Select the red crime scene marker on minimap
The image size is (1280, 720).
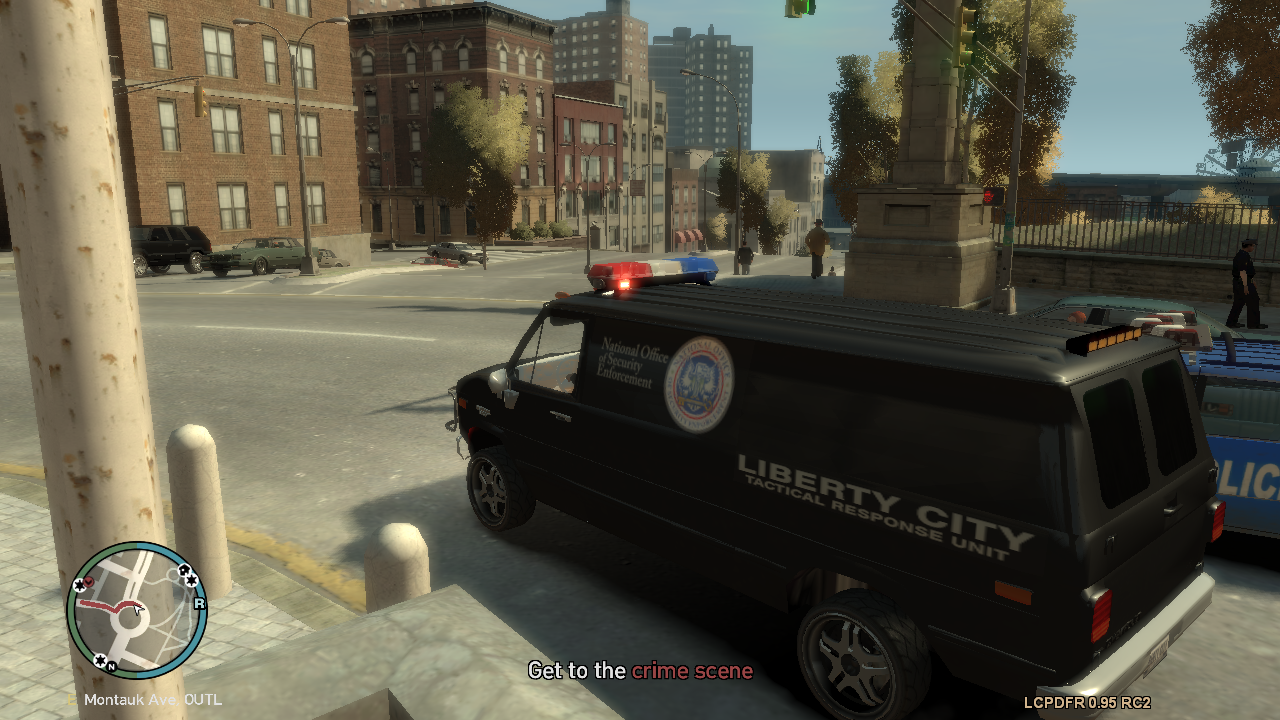88,581
